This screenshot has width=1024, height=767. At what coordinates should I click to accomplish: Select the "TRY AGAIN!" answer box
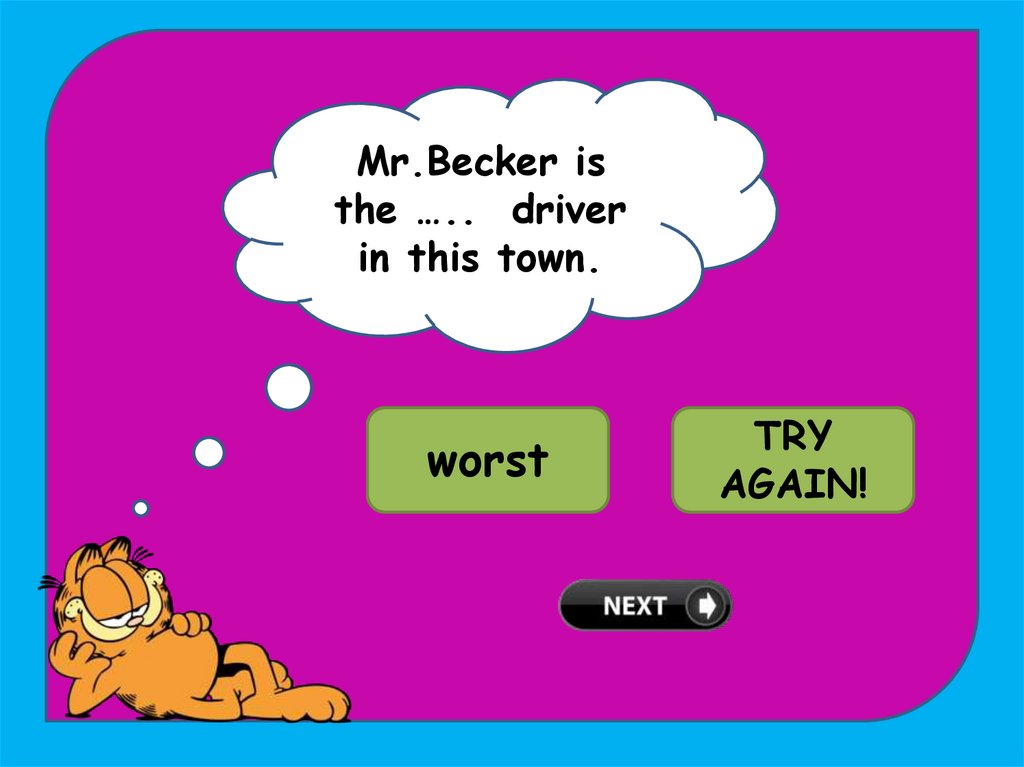[x=793, y=460]
